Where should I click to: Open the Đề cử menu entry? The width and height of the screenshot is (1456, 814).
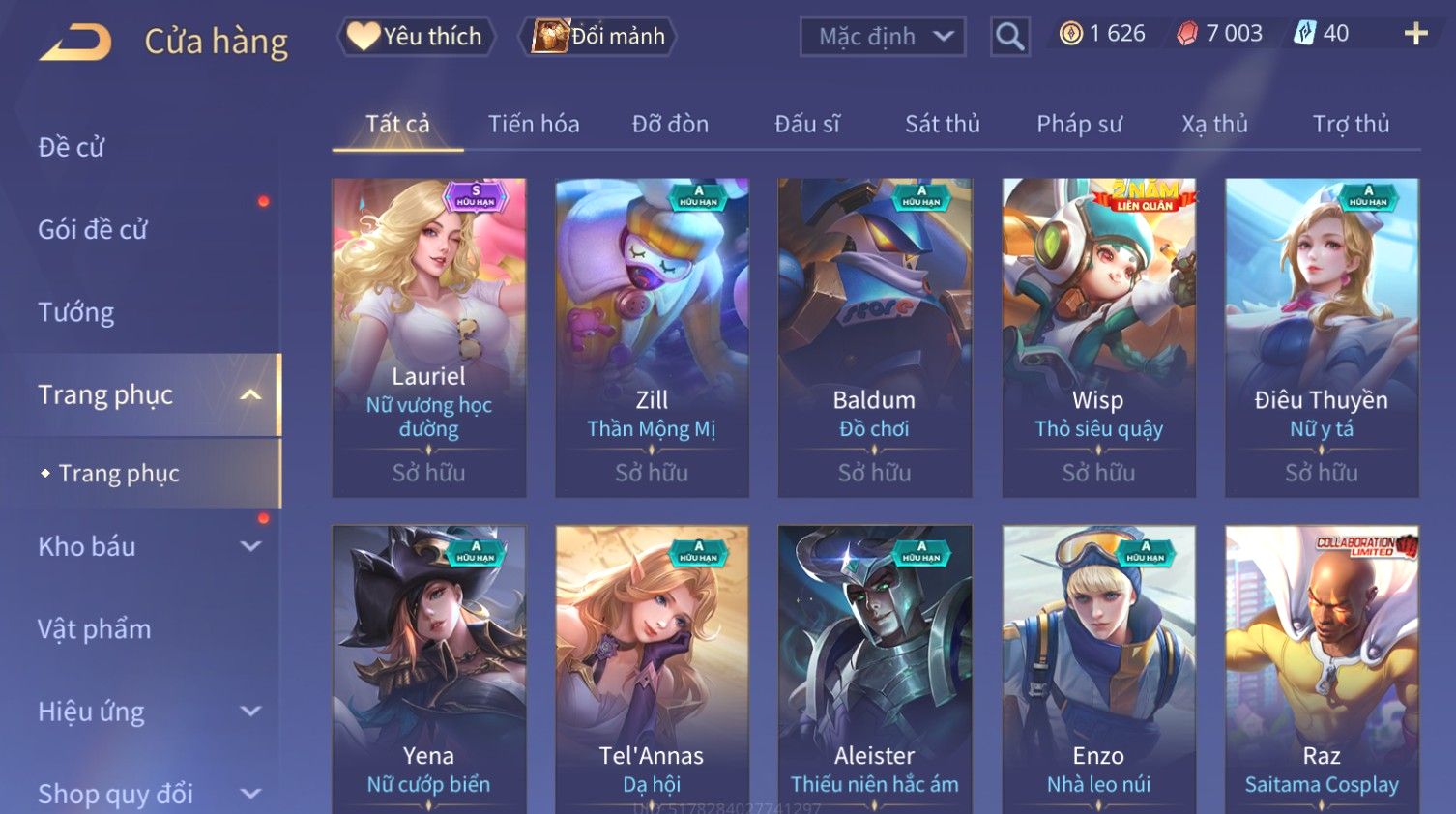pyautogui.click(x=72, y=147)
